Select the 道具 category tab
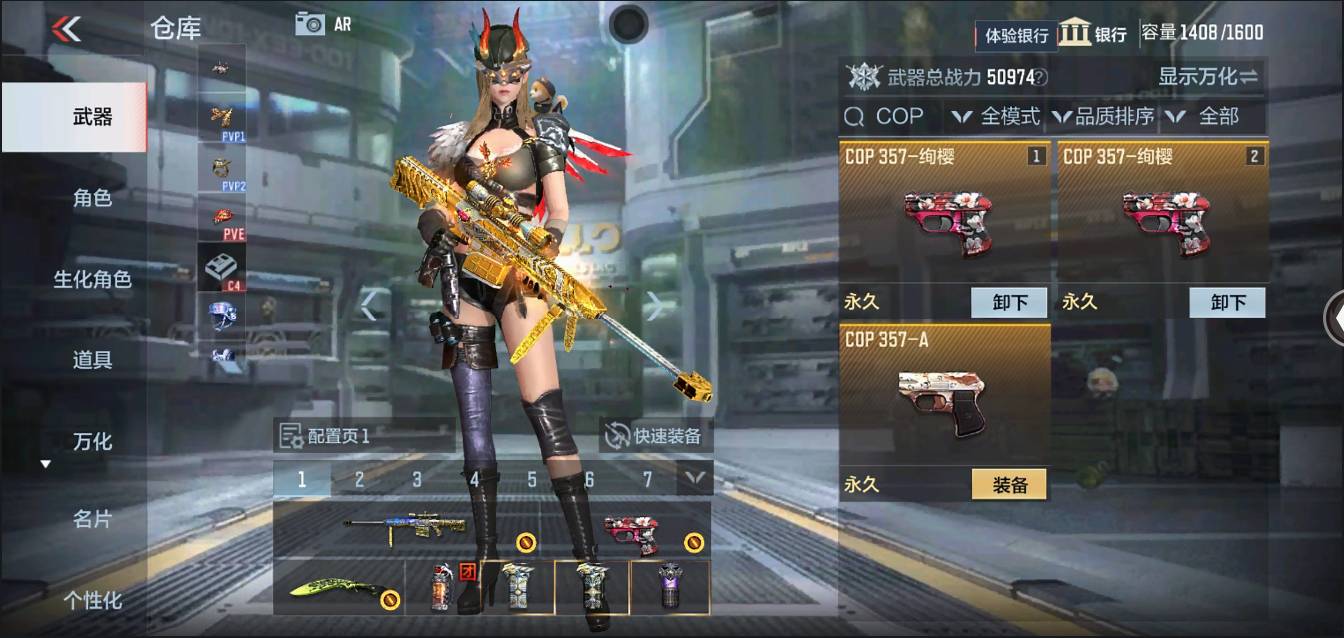 (x=92, y=360)
